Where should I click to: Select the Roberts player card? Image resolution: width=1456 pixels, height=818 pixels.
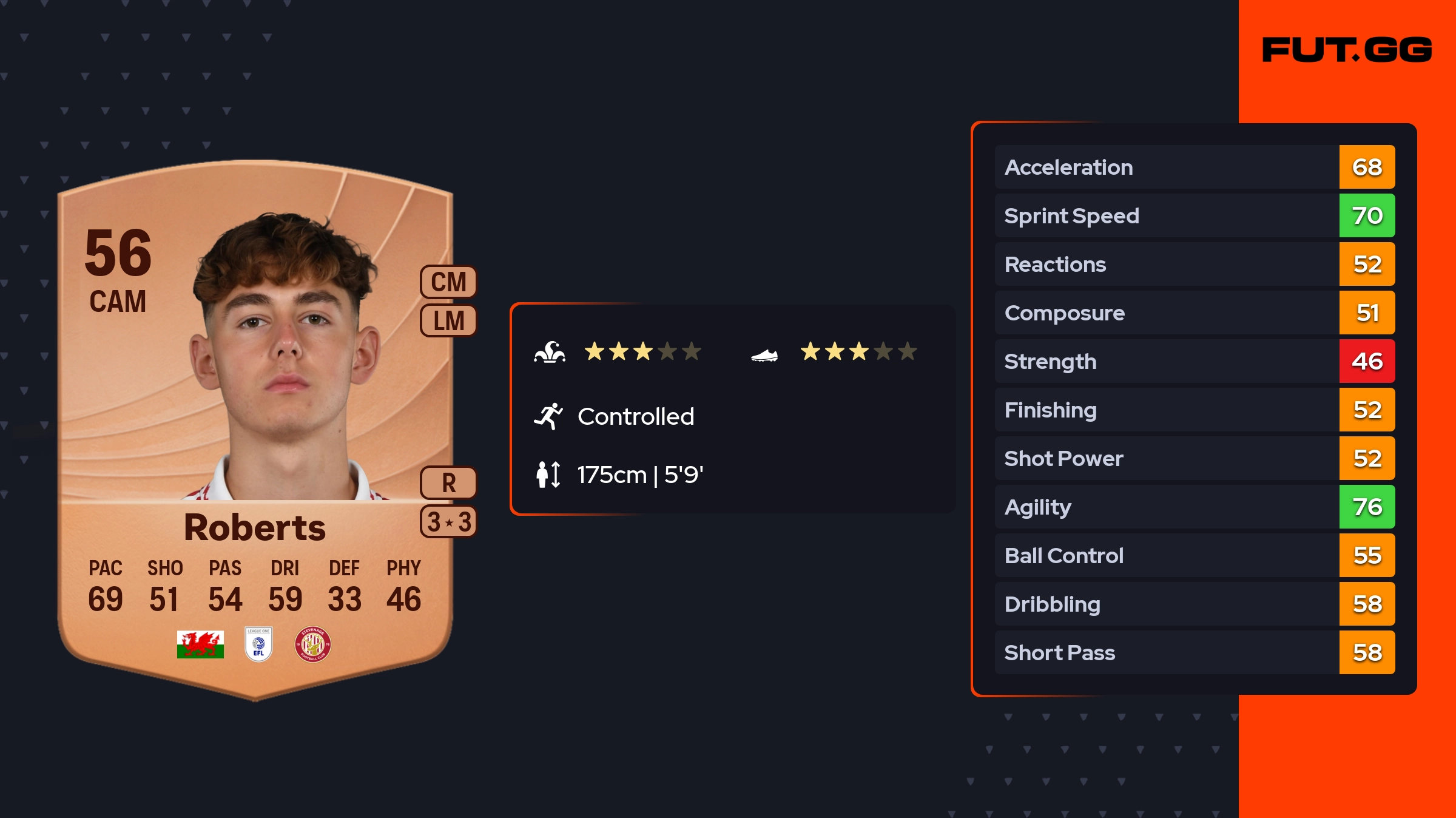pyautogui.click(x=255, y=425)
